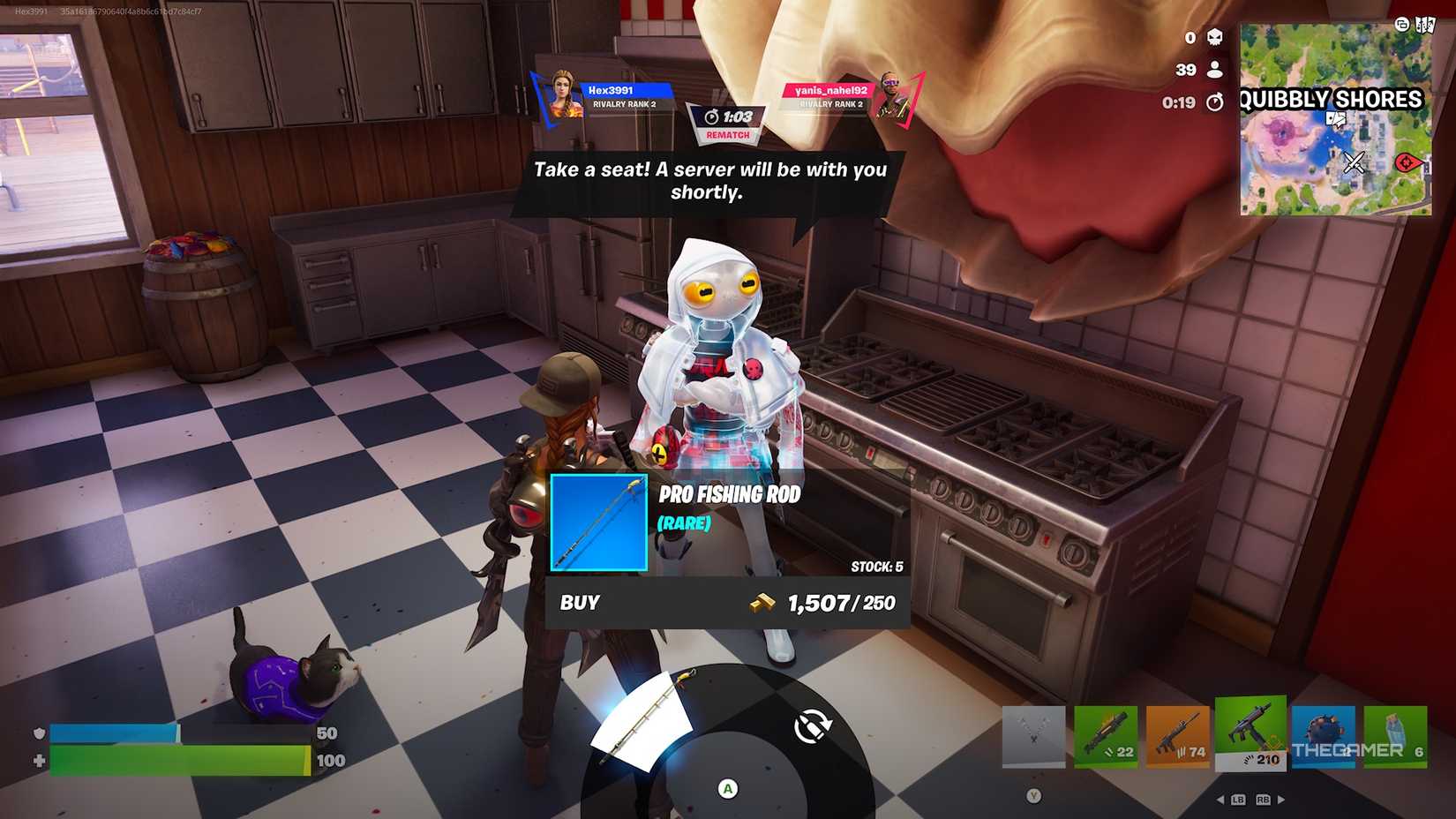This screenshot has height=819, width=1456.
Task: Click the crossed swords marker on the minimap
Action: tap(1354, 162)
